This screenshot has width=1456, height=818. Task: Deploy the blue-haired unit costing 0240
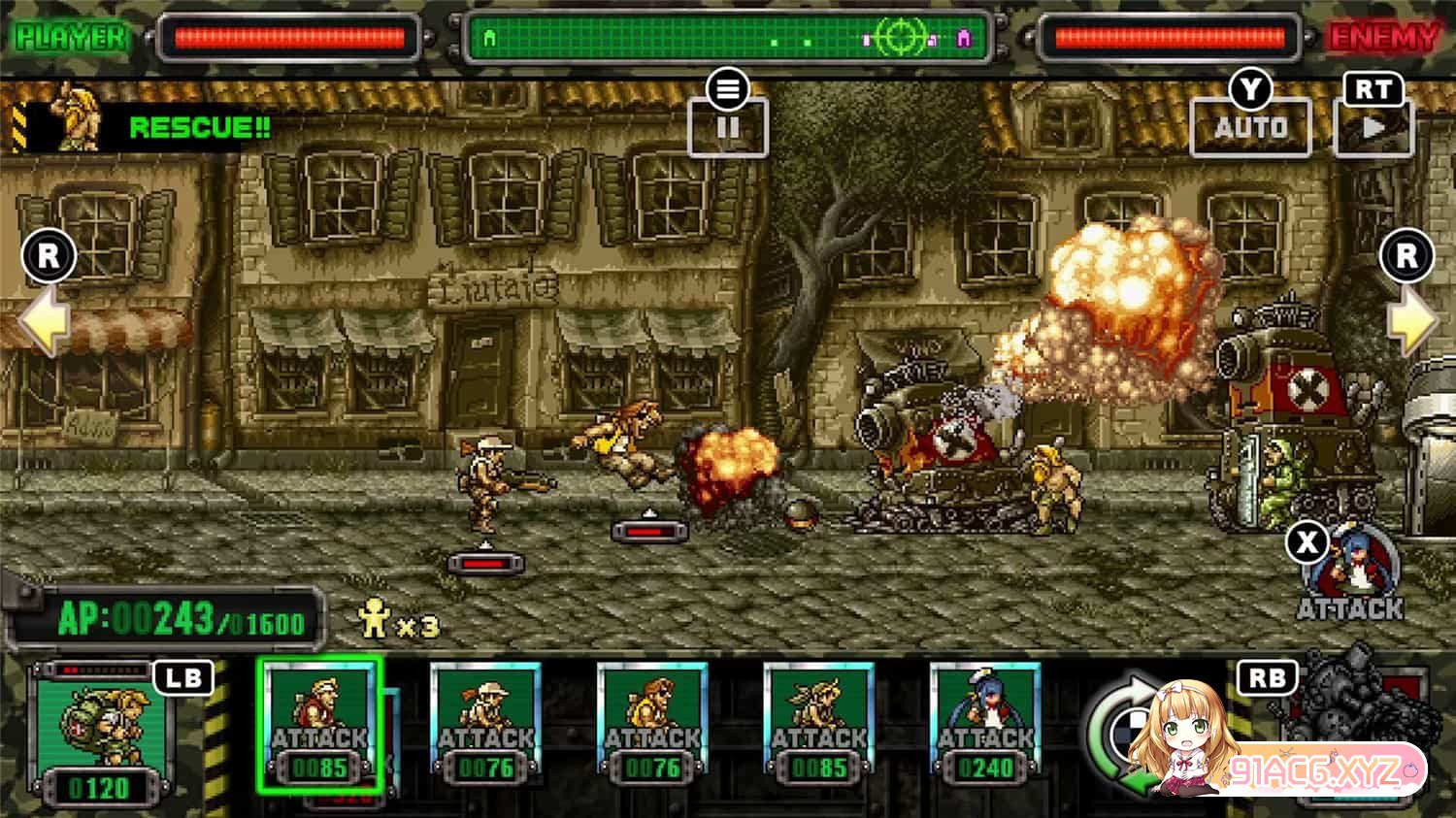(x=985, y=724)
